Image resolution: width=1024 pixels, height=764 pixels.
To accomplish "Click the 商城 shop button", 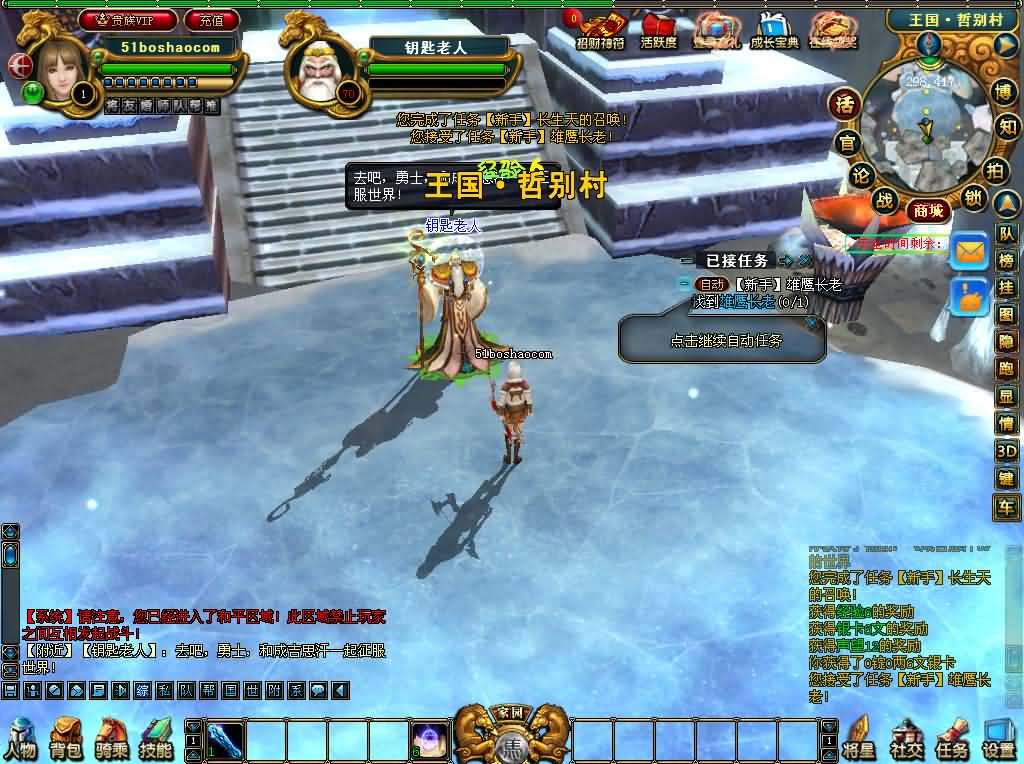I will 926,211.
